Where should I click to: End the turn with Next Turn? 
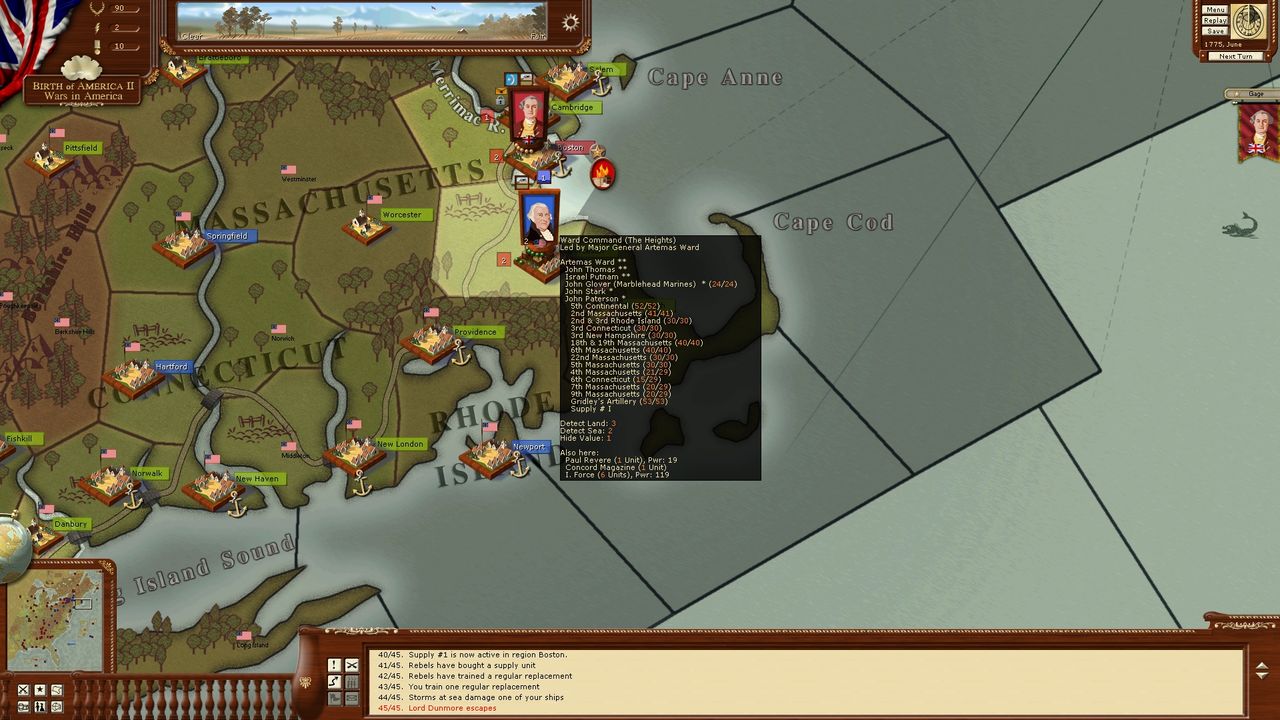pos(1235,56)
